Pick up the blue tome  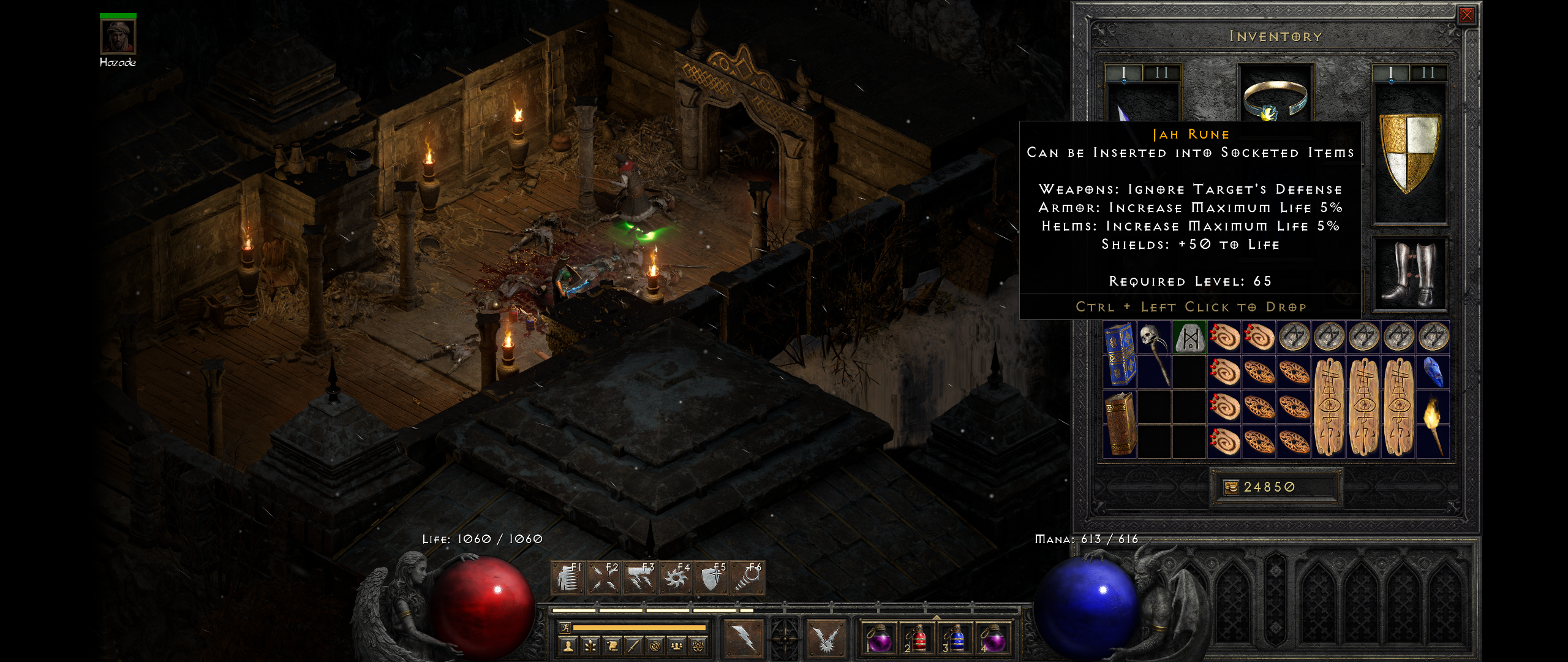pyautogui.click(x=1119, y=355)
